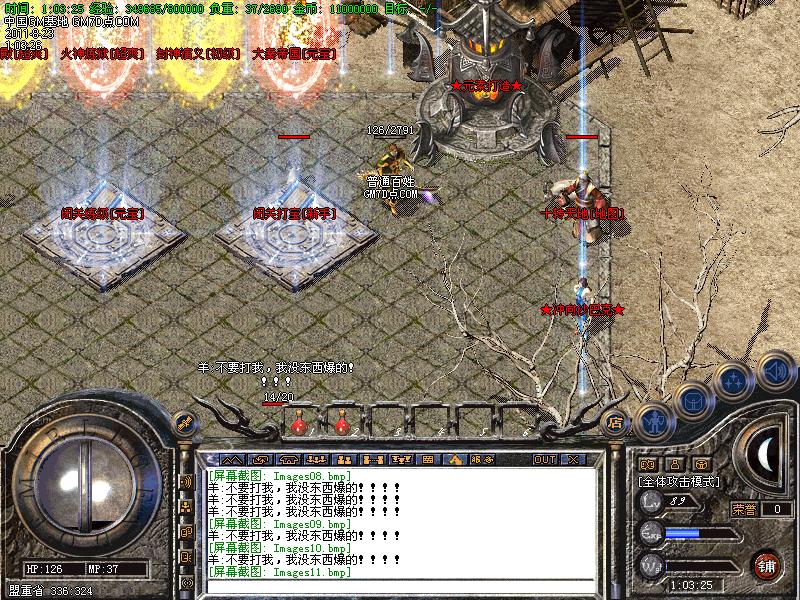Click the OUT button above the chat
Viewport: 800px width, 600px height.
[x=544, y=459]
